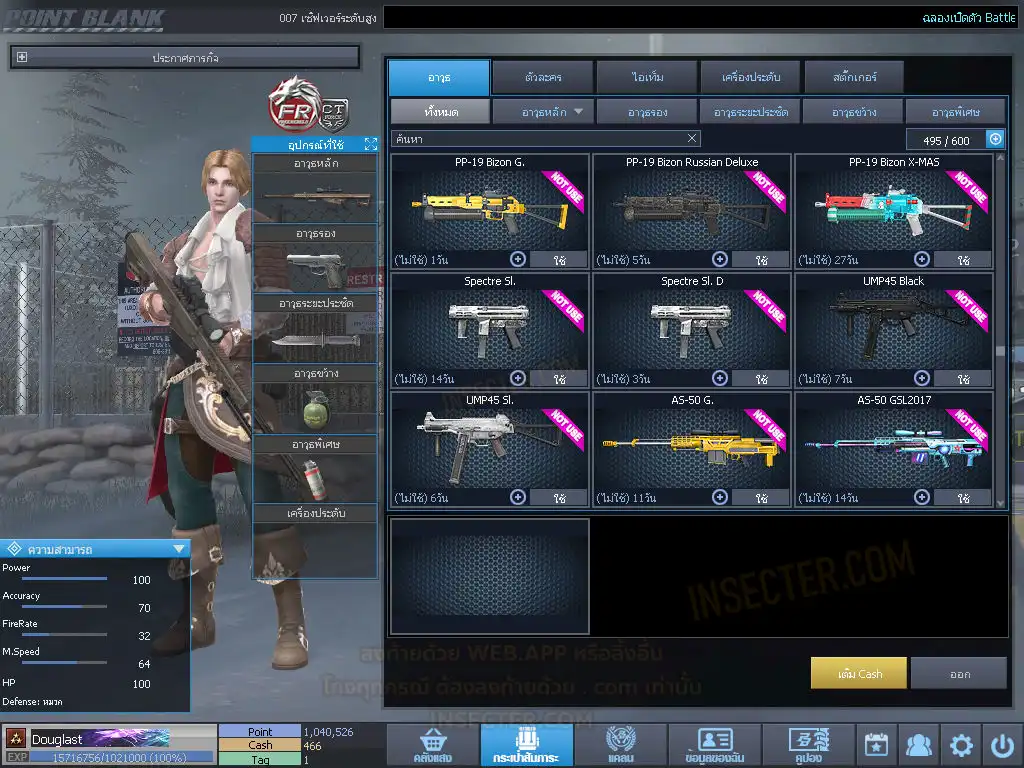1024x768 pixels.
Task: Open the คลังแสง shop menu
Action: [x=431, y=746]
